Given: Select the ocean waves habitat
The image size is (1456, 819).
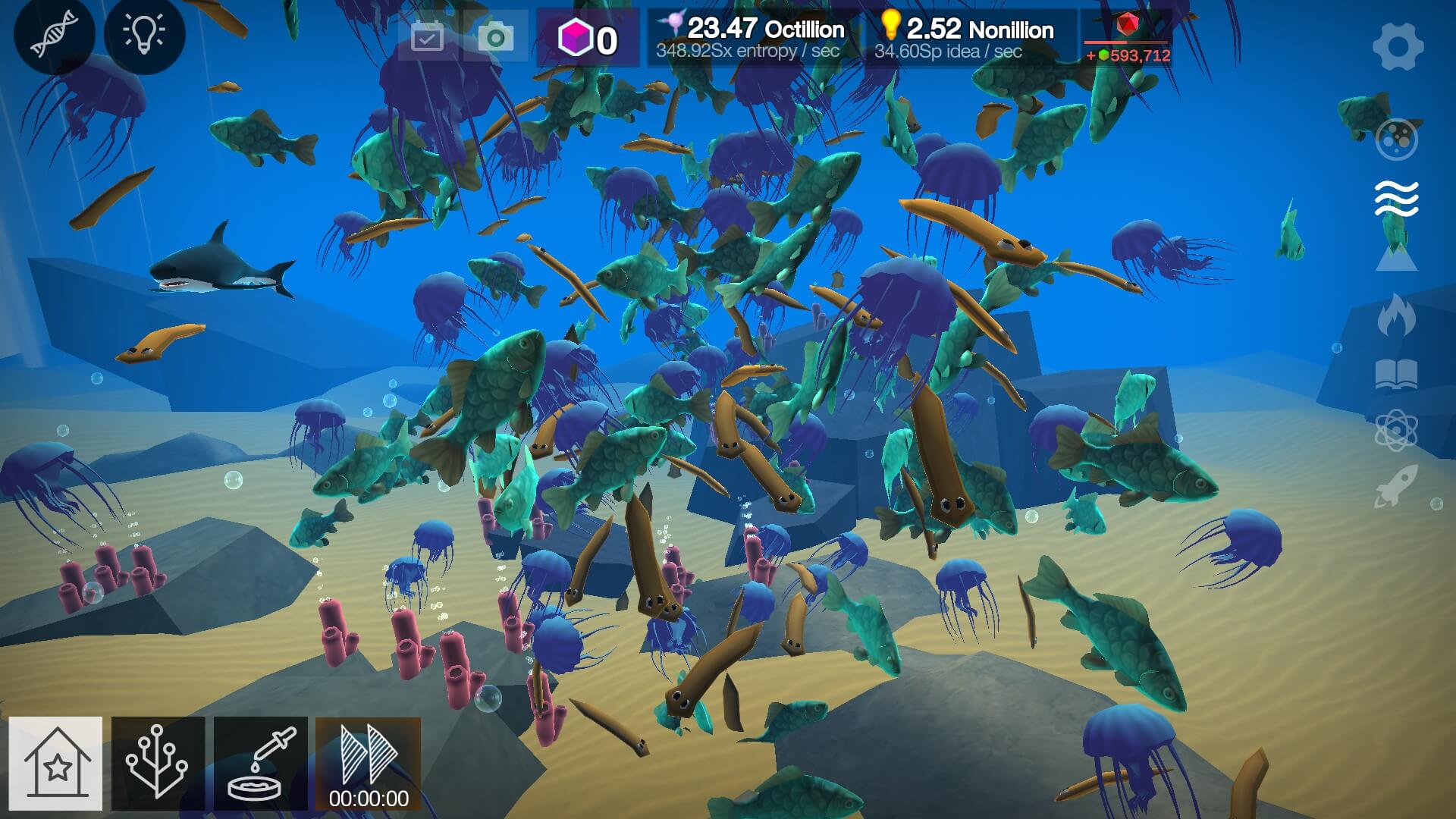Looking at the screenshot, I should click(1396, 199).
